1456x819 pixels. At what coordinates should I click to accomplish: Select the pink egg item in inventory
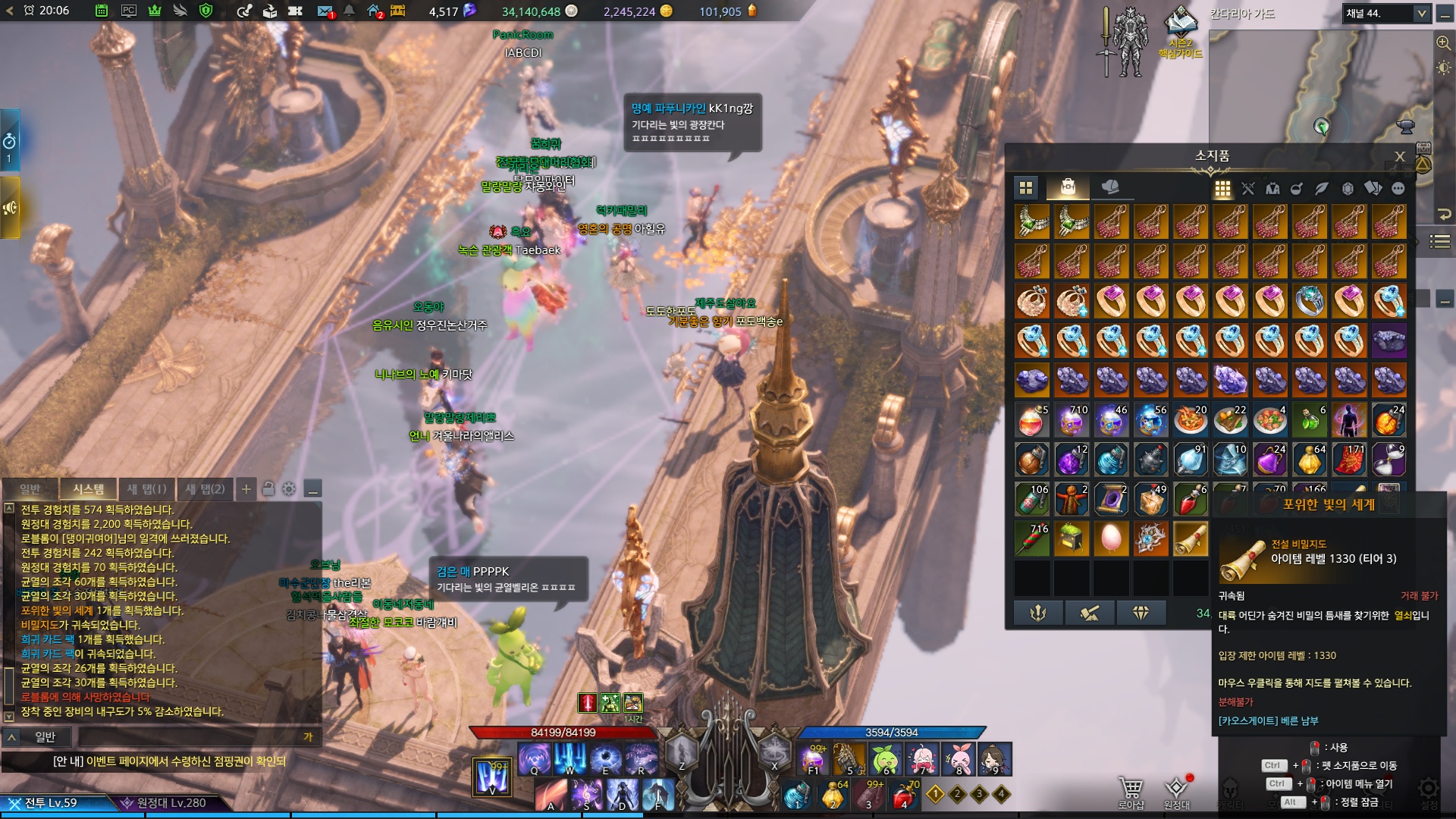click(x=1111, y=538)
